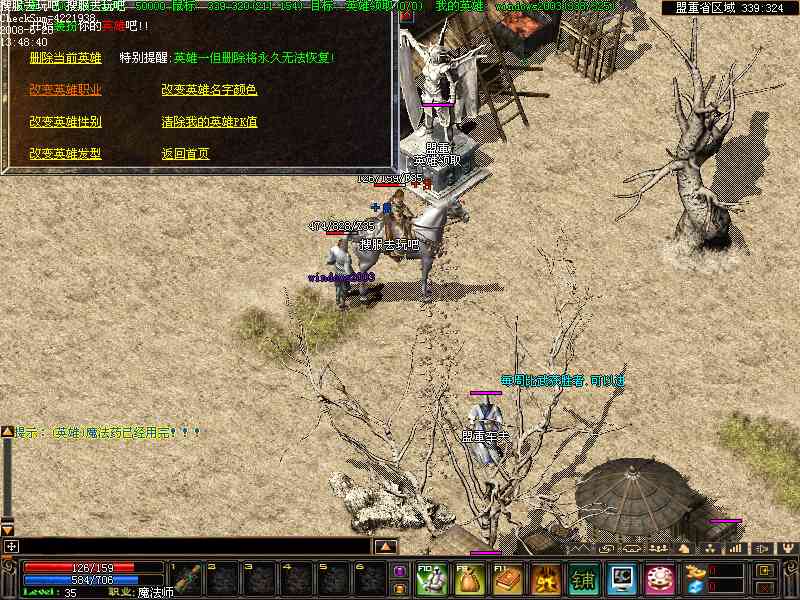
Task: Open the blue monitor icon
Action: click(622, 579)
